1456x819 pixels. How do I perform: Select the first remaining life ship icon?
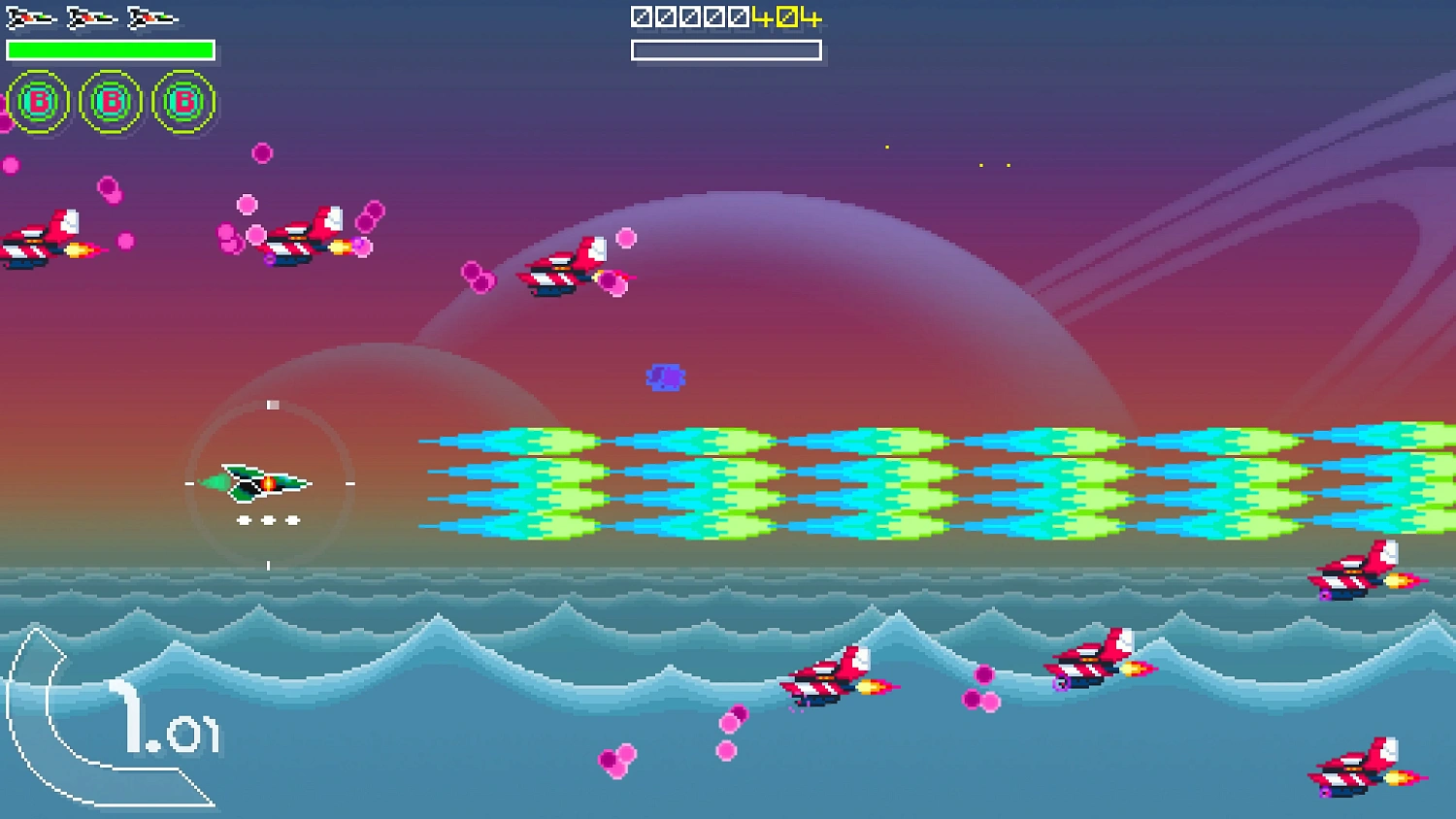[x=29, y=16]
